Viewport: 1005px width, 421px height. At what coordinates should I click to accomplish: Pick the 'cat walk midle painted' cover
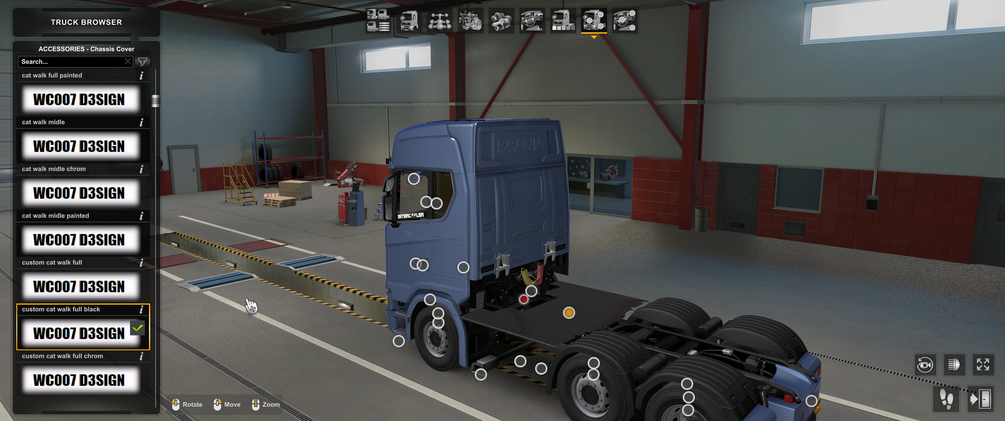click(79, 240)
